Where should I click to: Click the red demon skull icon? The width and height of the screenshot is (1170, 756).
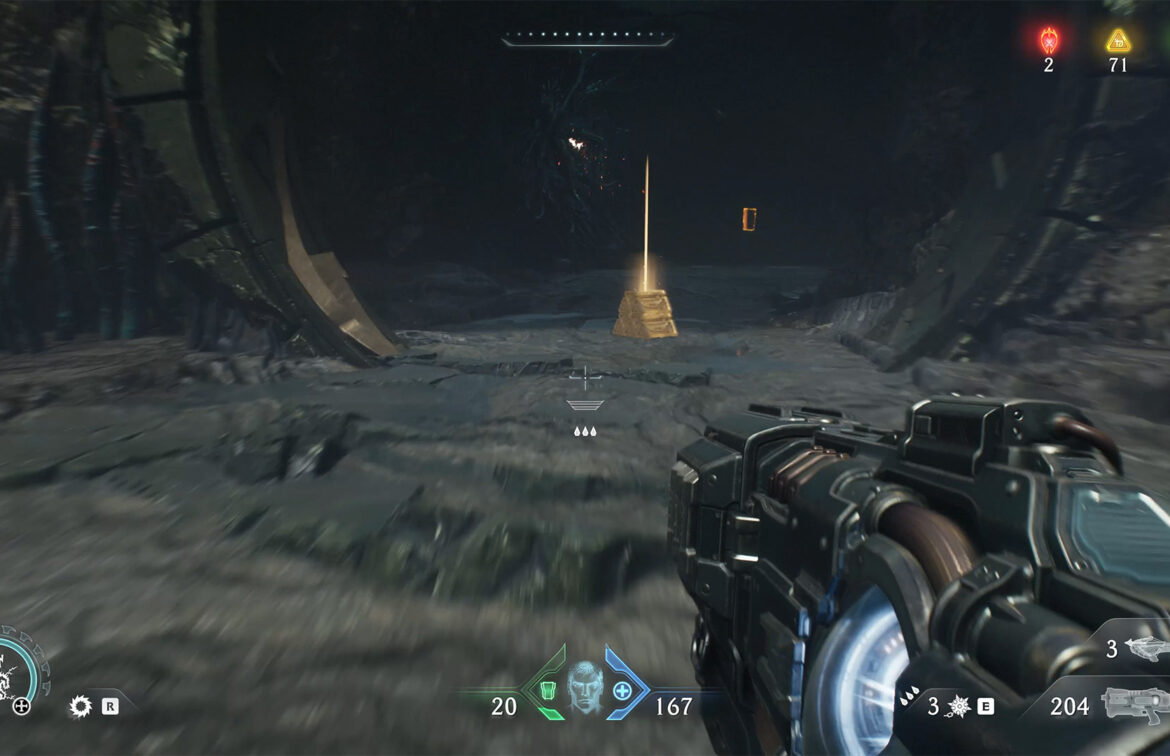[1048, 40]
